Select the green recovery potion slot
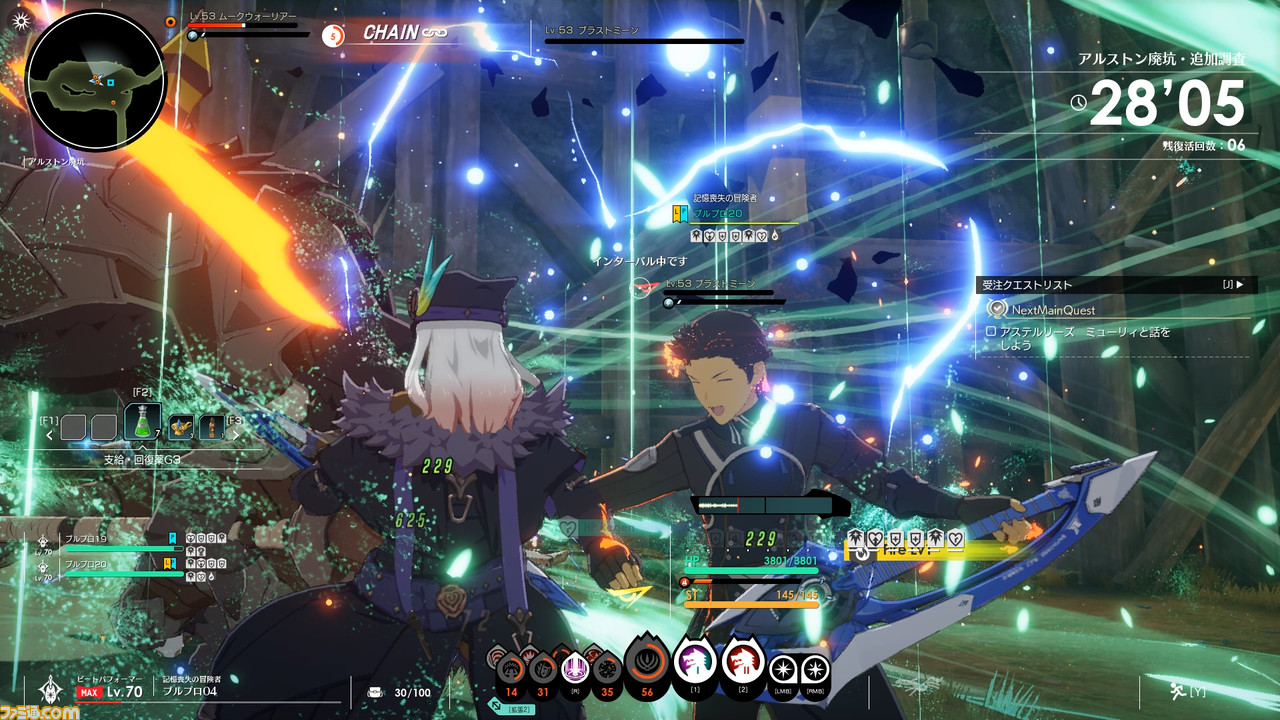1280x720 pixels. click(x=143, y=422)
